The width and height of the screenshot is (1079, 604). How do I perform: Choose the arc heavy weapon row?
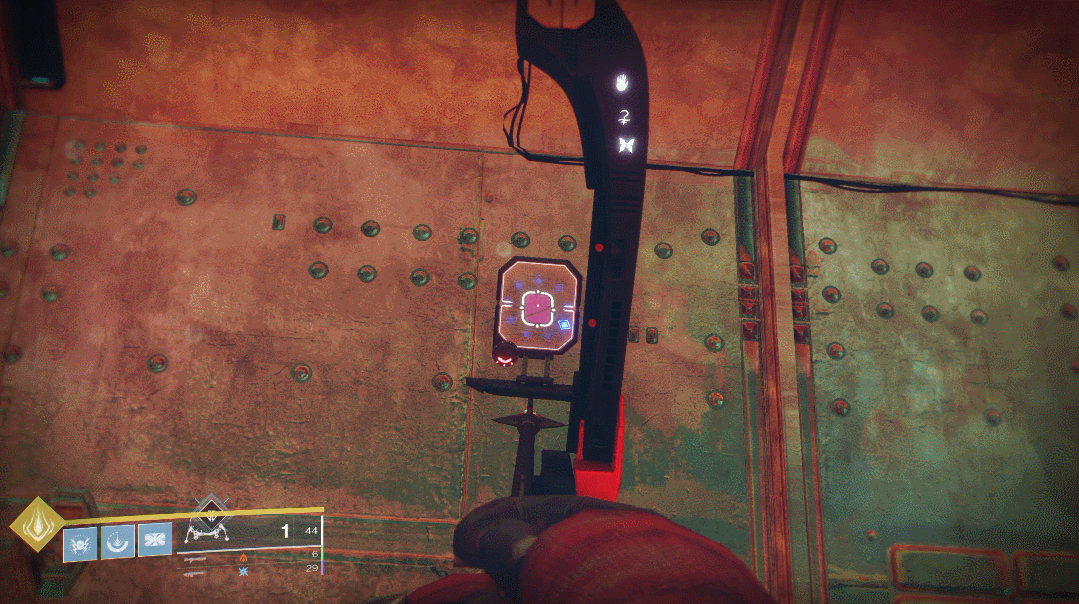[244, 571]
